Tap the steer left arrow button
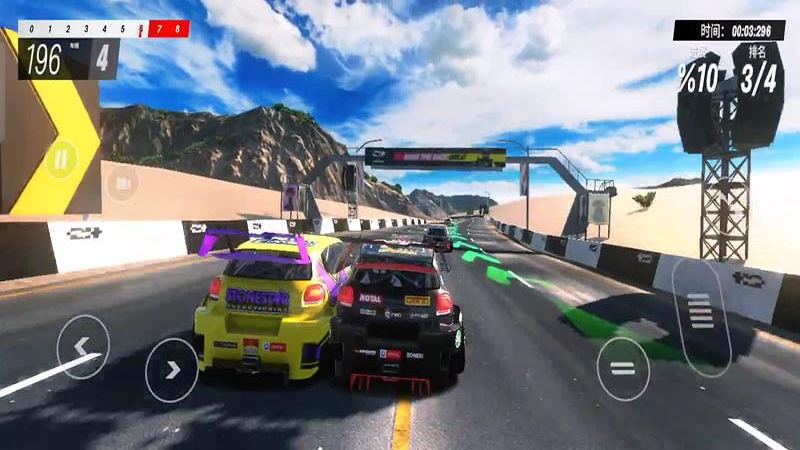Screen dimensions: 800x450 pos(83,347)
